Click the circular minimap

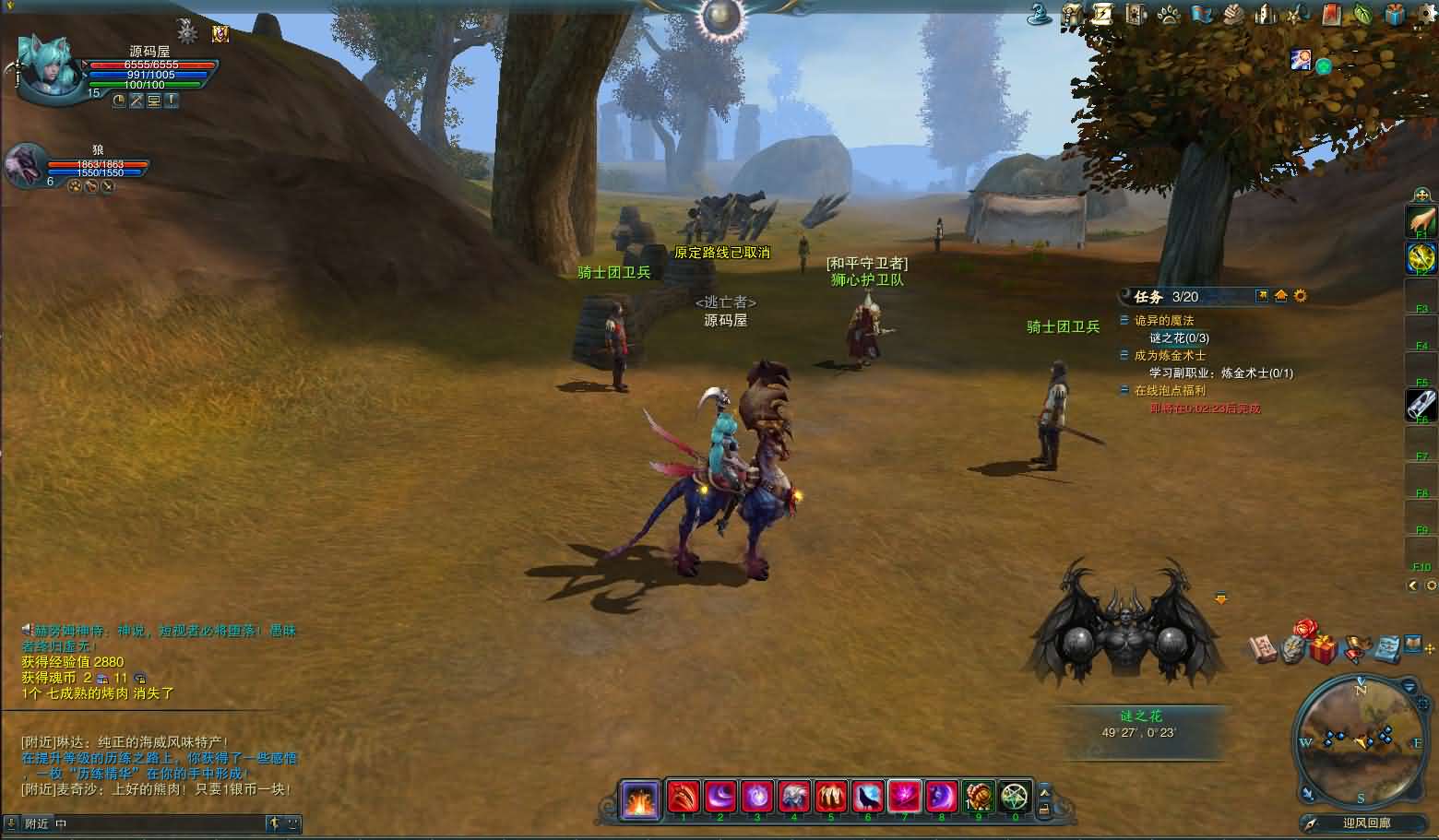point(1361,739)
